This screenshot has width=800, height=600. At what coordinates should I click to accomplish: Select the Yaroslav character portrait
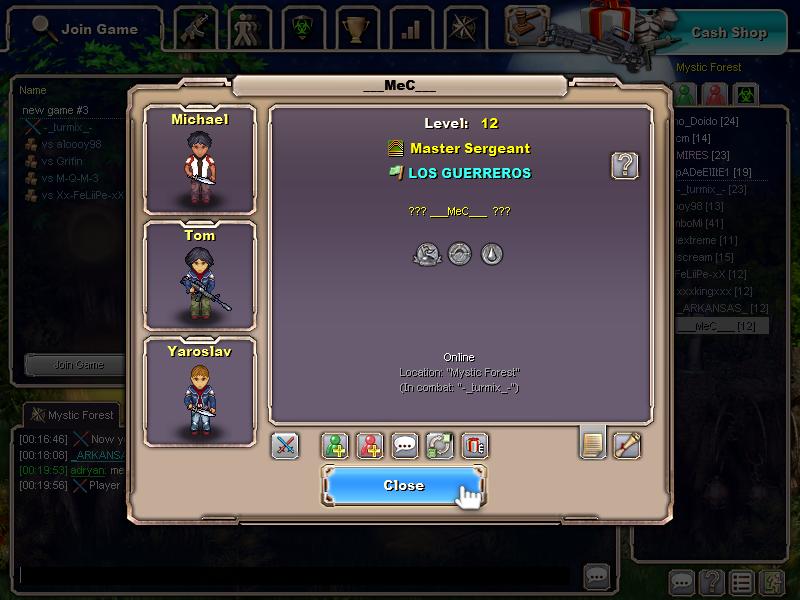[200, 391]
